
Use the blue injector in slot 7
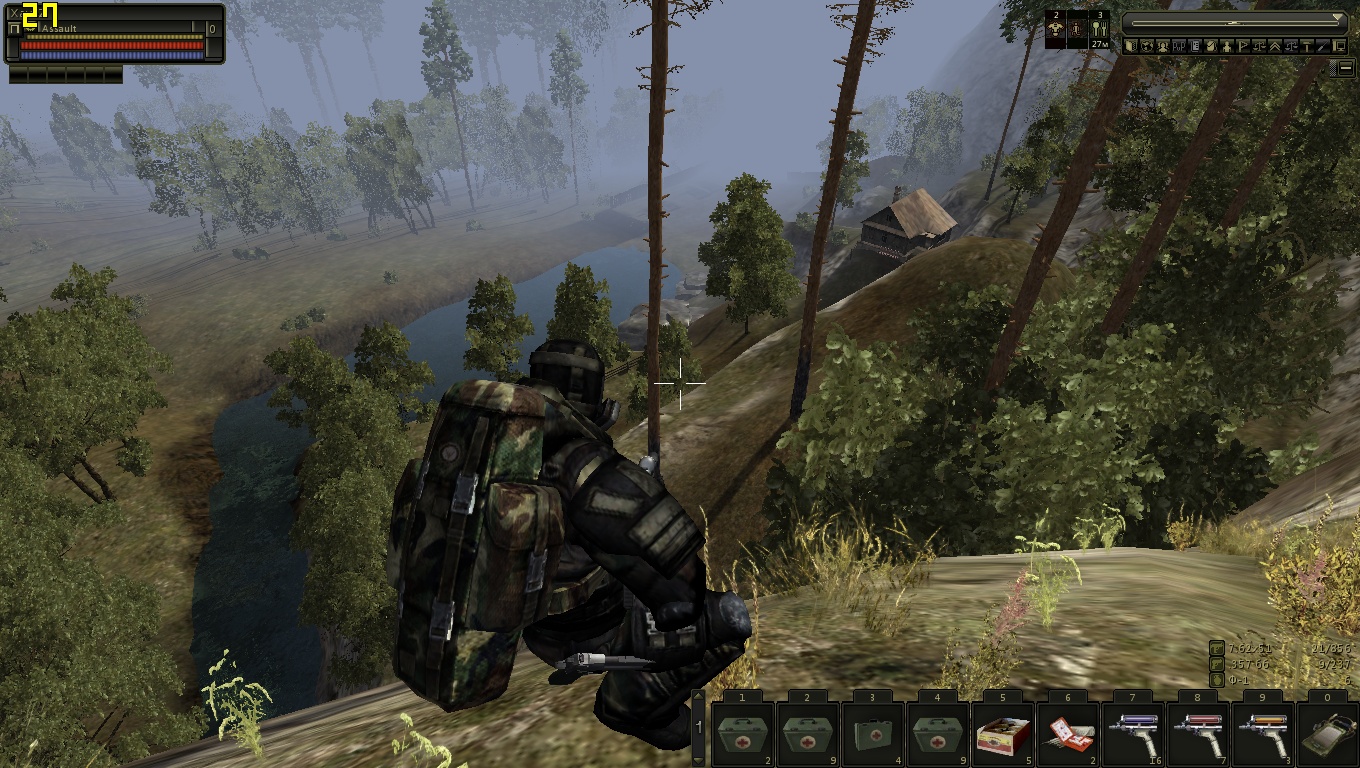coord(1133,734)
